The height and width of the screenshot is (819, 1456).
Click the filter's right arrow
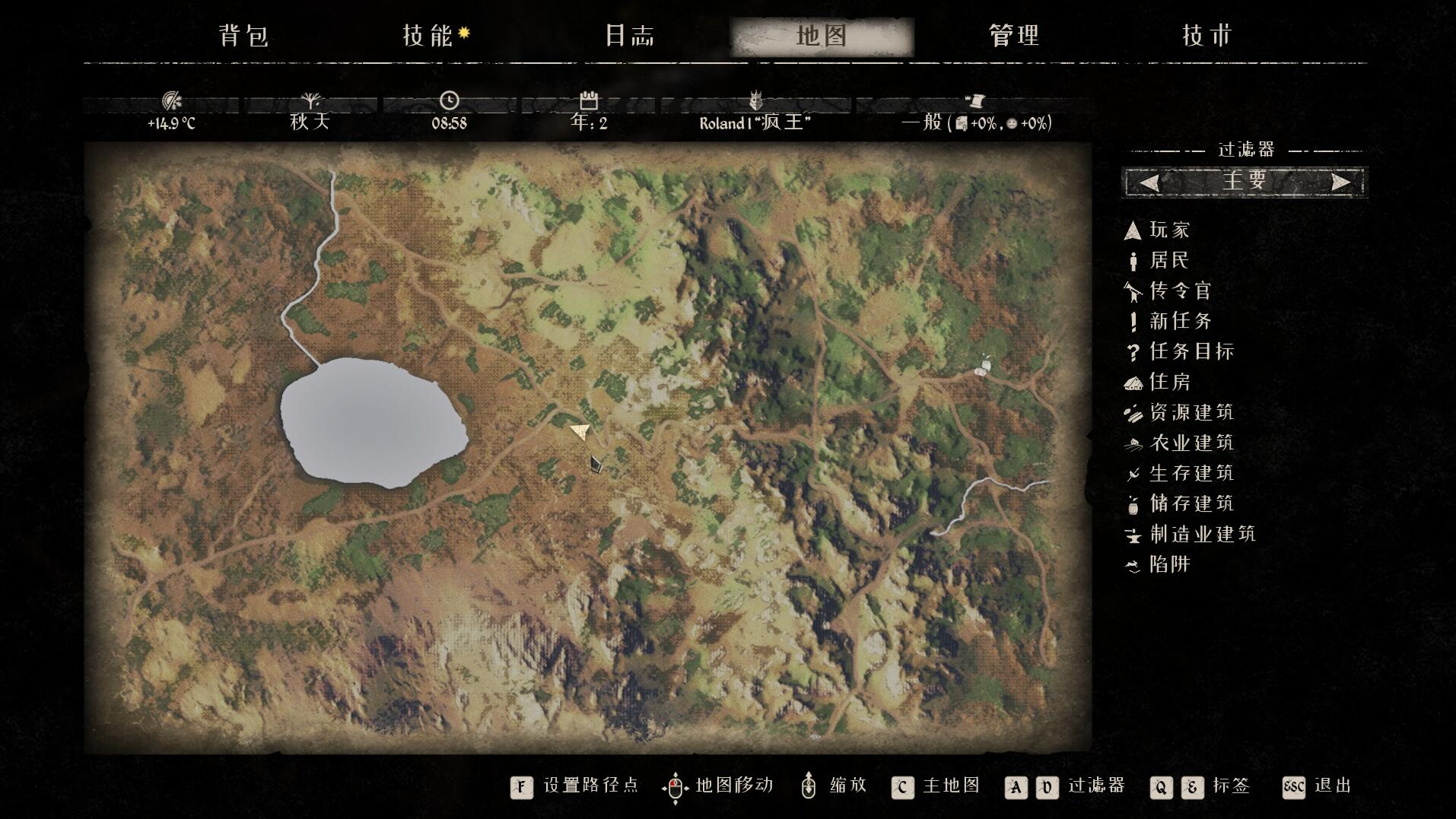(1340, 183)
